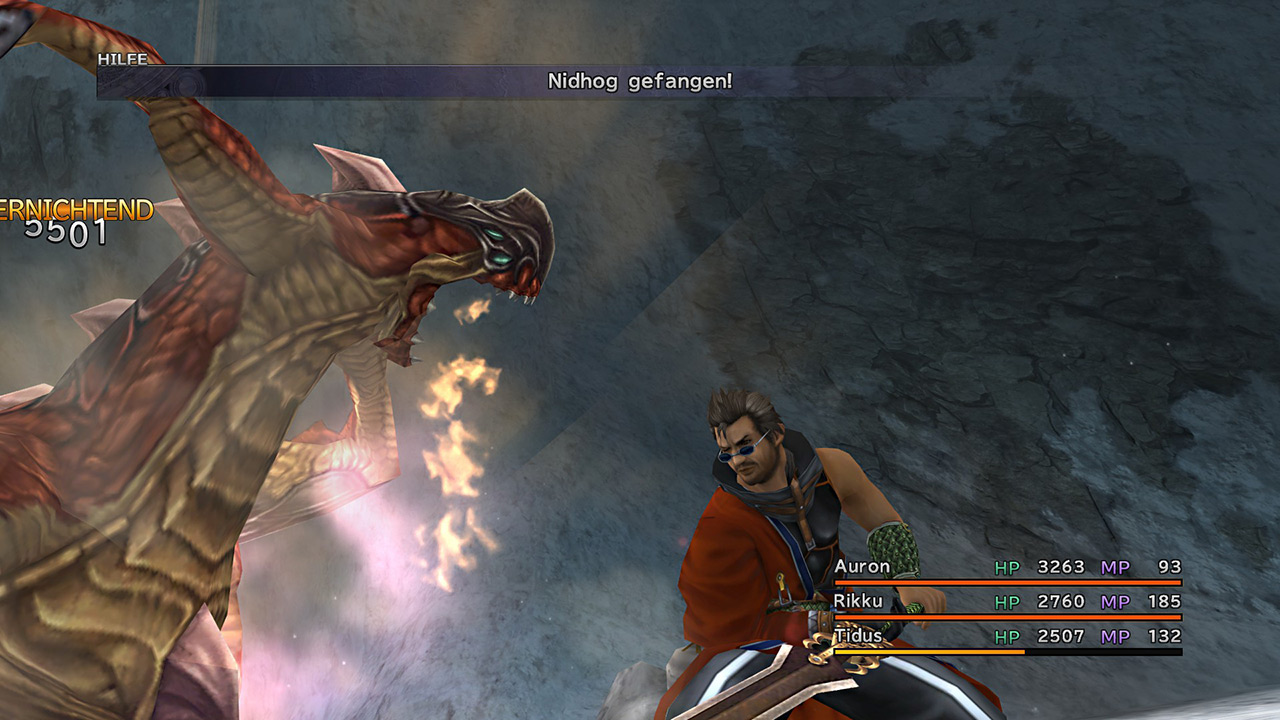Choose Rikku's party status row

pyautogui.click(x=1006, y=602)
